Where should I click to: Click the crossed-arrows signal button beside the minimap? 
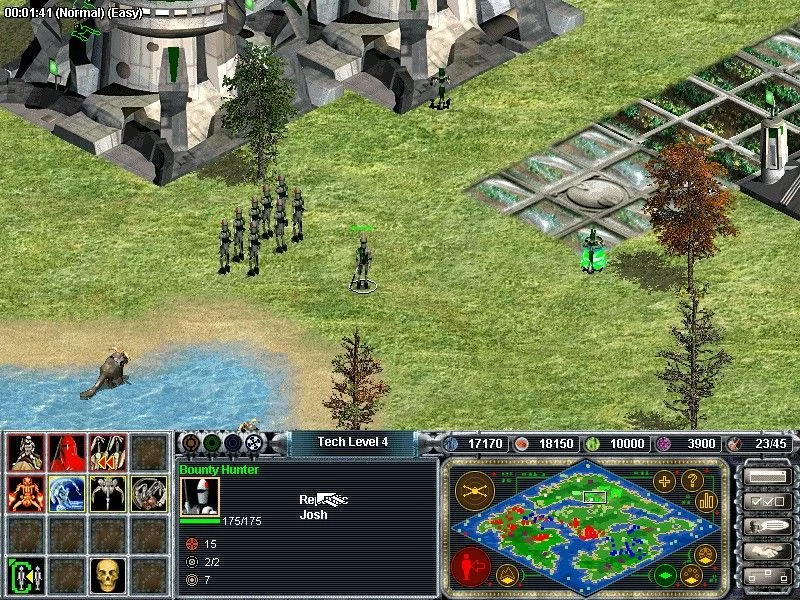coord(471,490)
